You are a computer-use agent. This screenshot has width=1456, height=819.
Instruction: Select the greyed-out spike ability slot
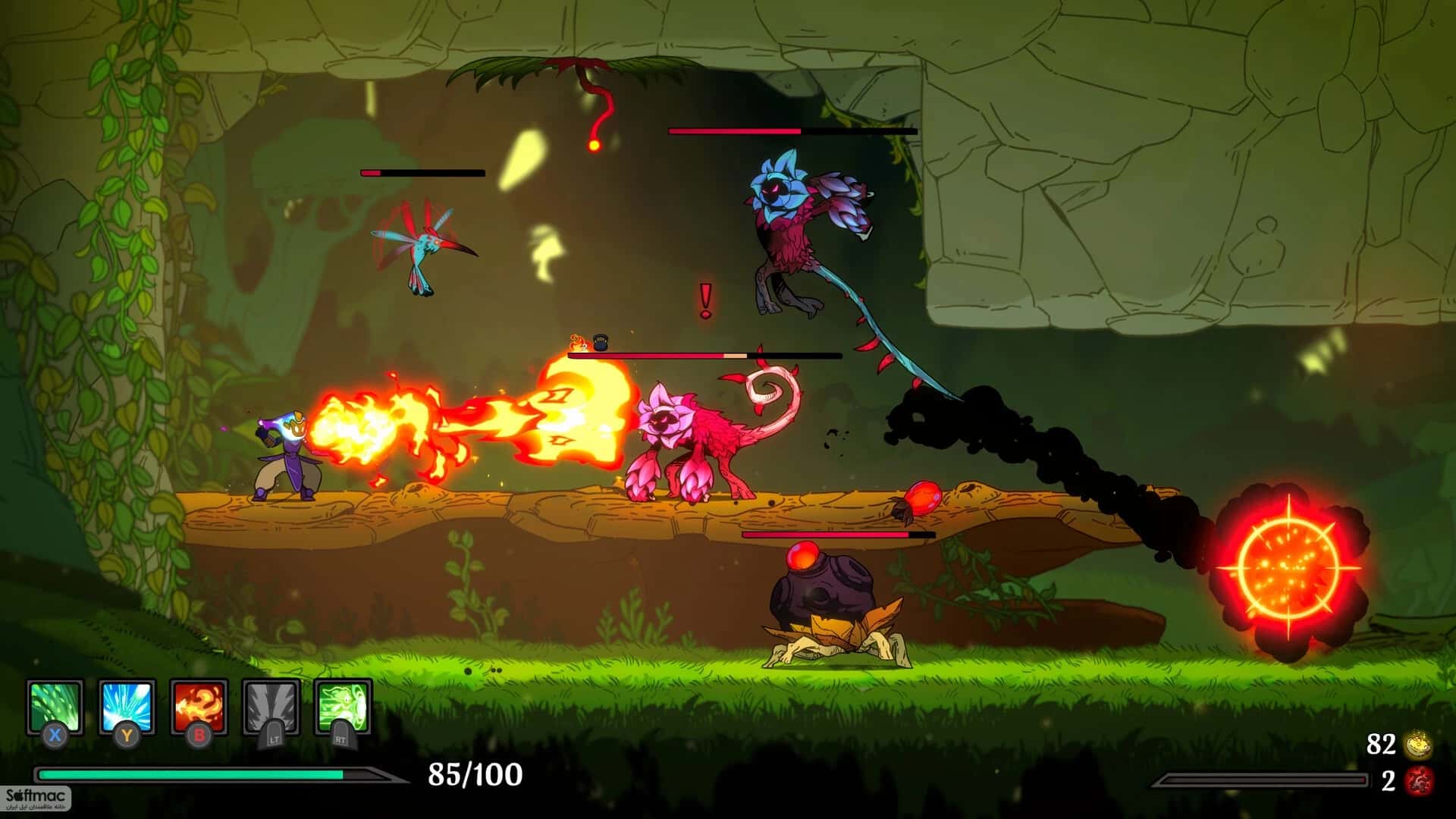(x=271, y=707)
